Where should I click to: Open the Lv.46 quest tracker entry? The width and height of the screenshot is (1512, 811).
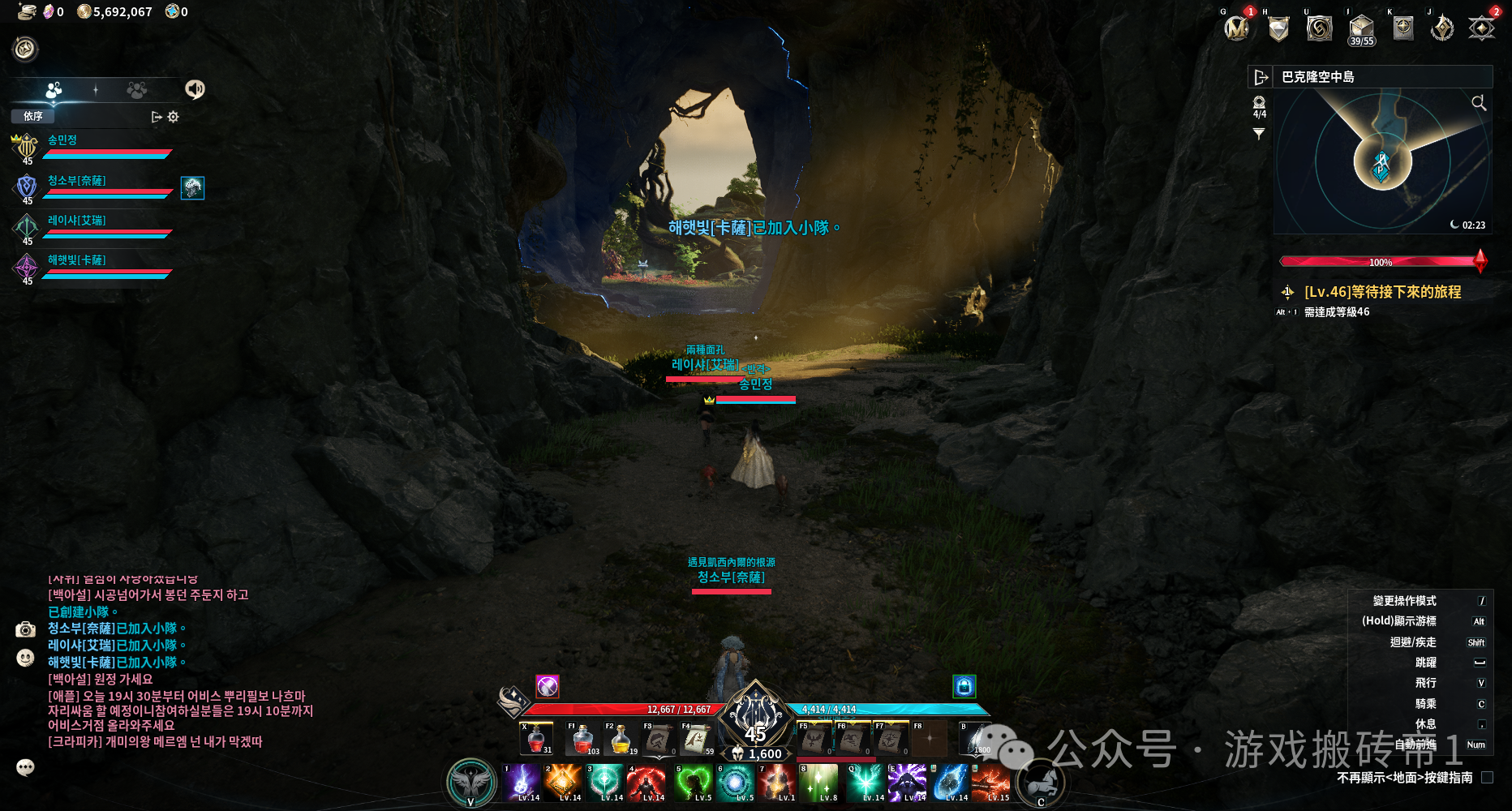point(1382,292)
